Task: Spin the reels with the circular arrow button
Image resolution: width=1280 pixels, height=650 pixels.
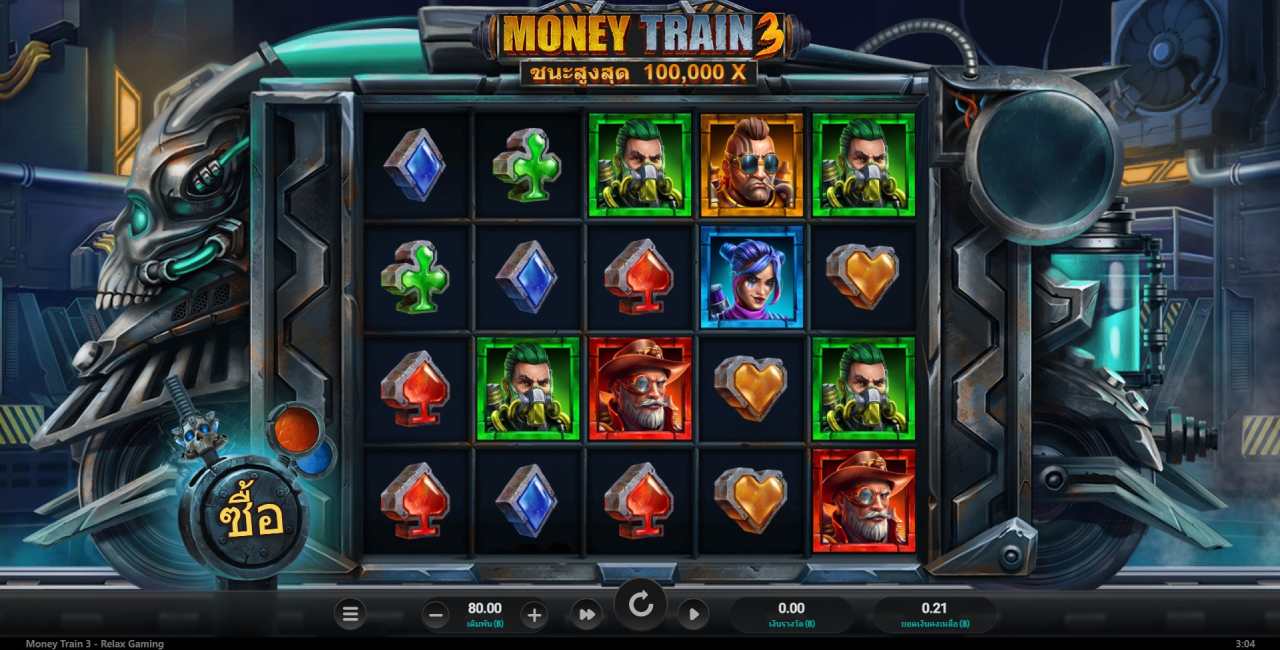Action: tap(640, 604)
